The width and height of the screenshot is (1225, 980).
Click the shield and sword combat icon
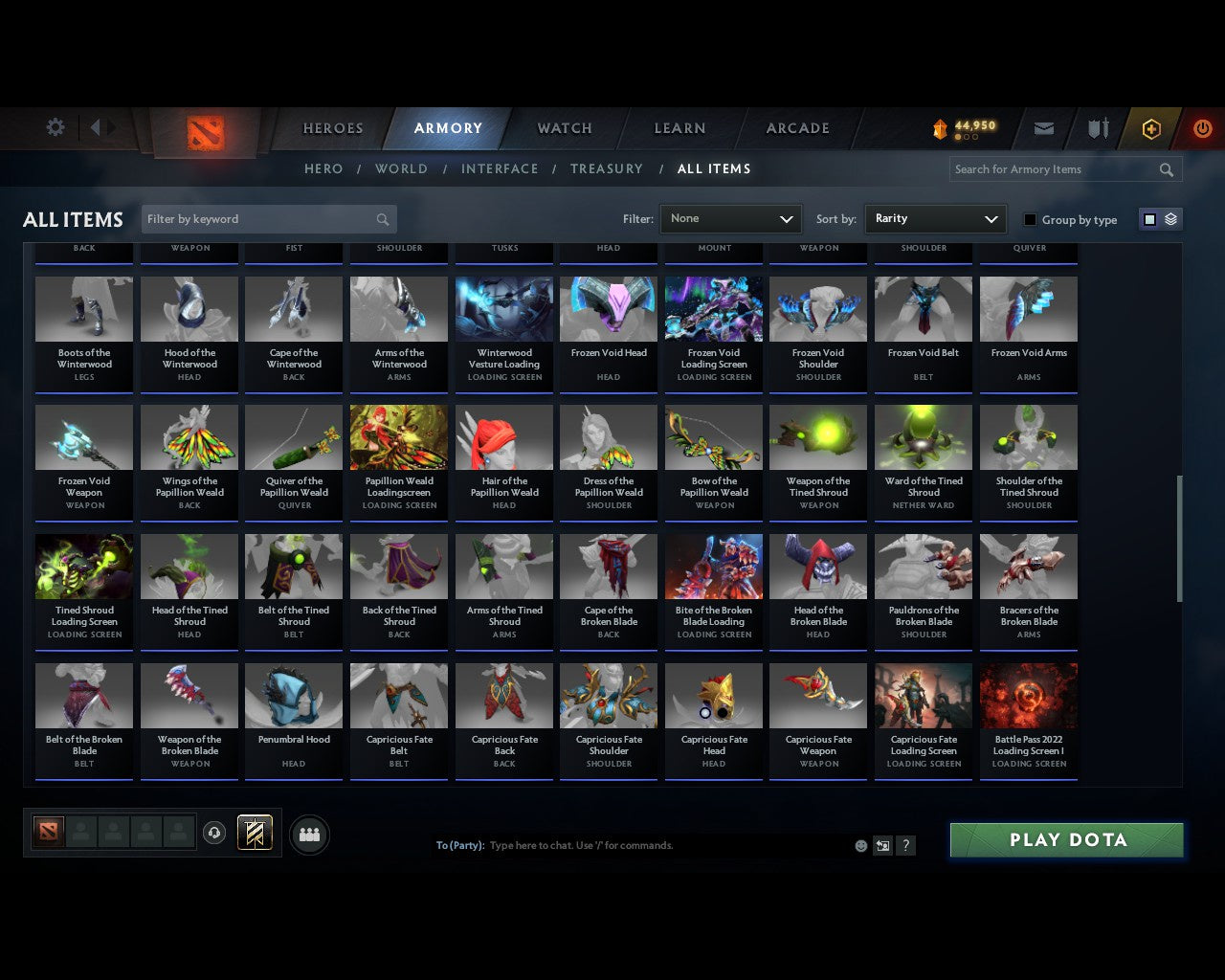tap(1097, 127)
